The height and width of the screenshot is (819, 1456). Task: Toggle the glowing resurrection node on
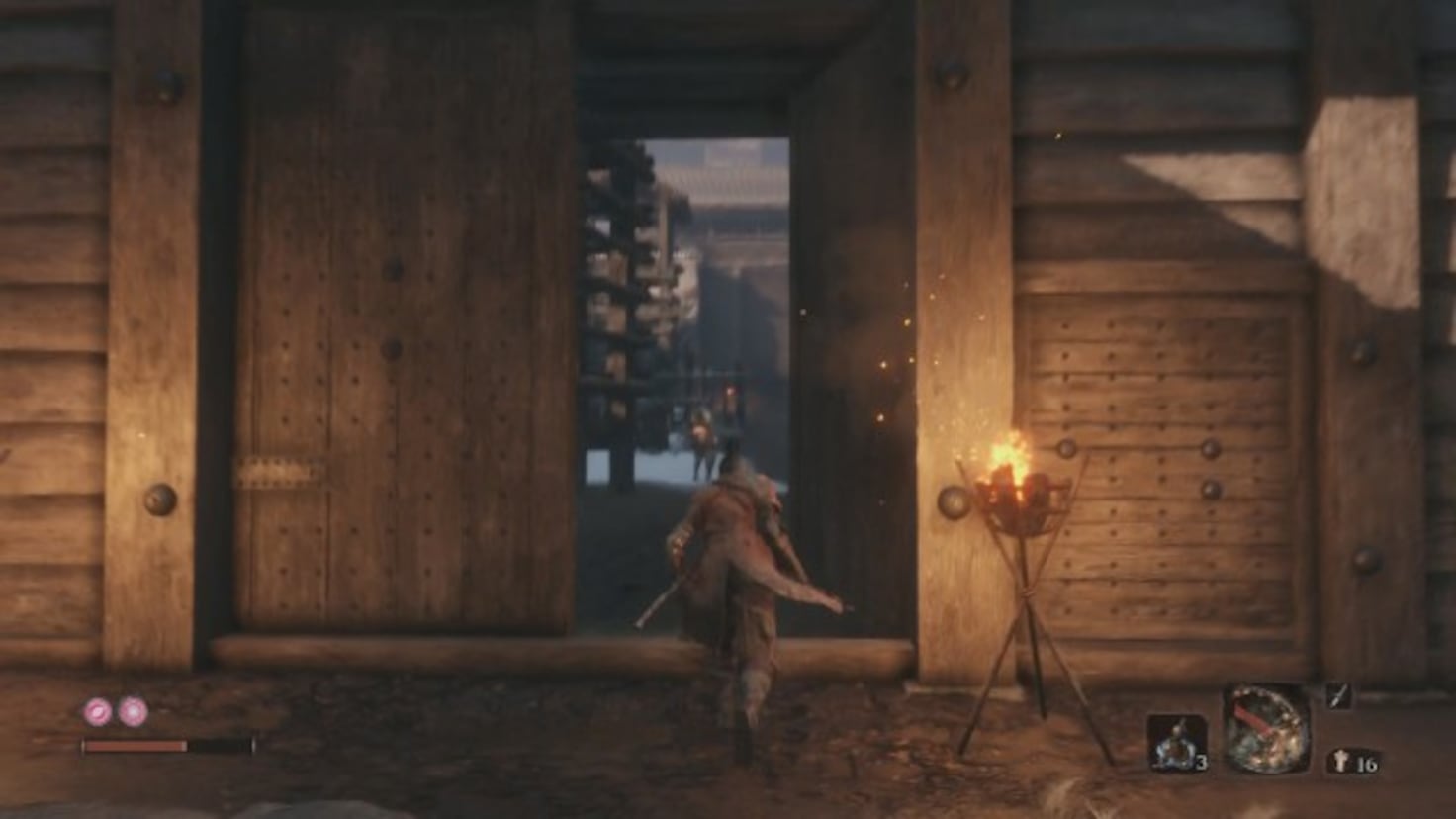pyautogui.click(x=133, y=710)
